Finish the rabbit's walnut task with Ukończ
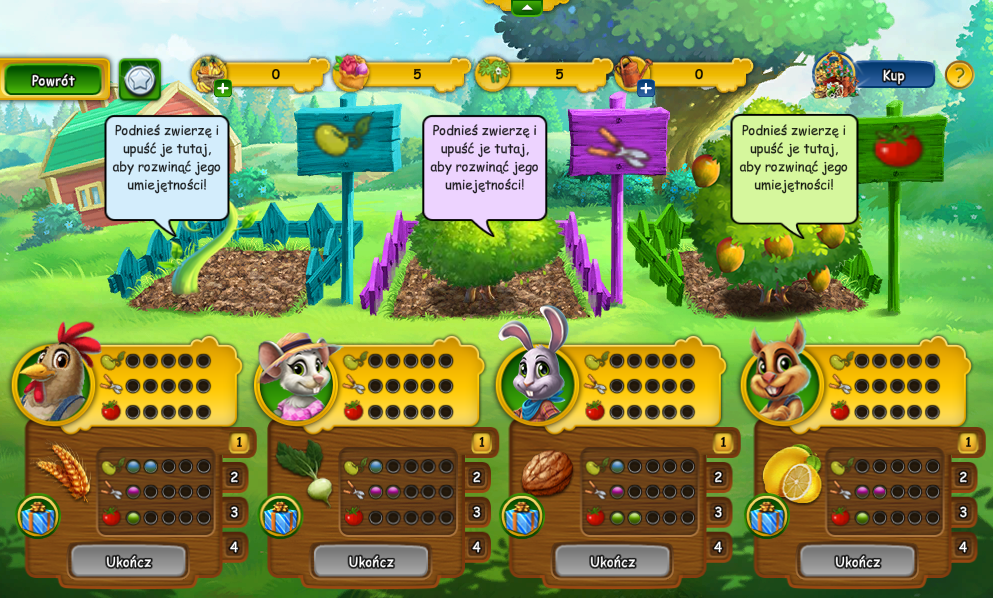This screenshot has width=993, height=598. [x=613, y=561]
